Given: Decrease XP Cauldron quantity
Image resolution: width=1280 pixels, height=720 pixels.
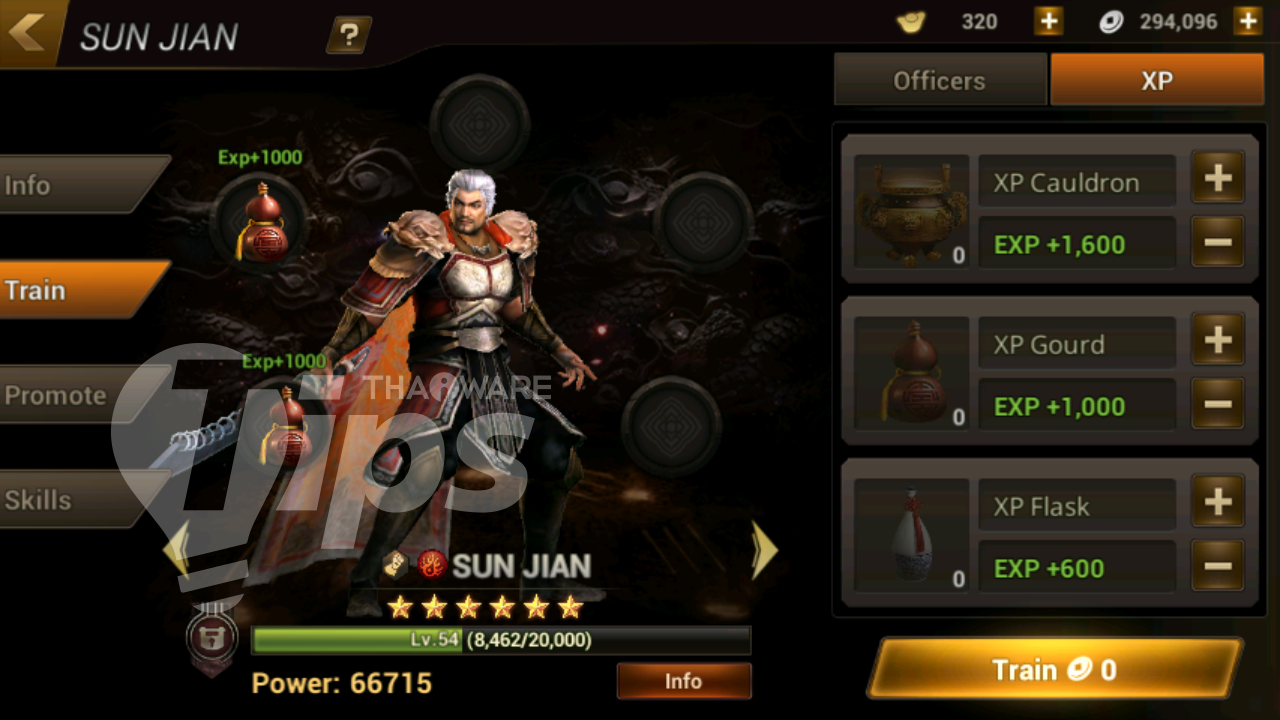Looking at the screenshot, I should pyautogui.click(x=1217, y=242).
